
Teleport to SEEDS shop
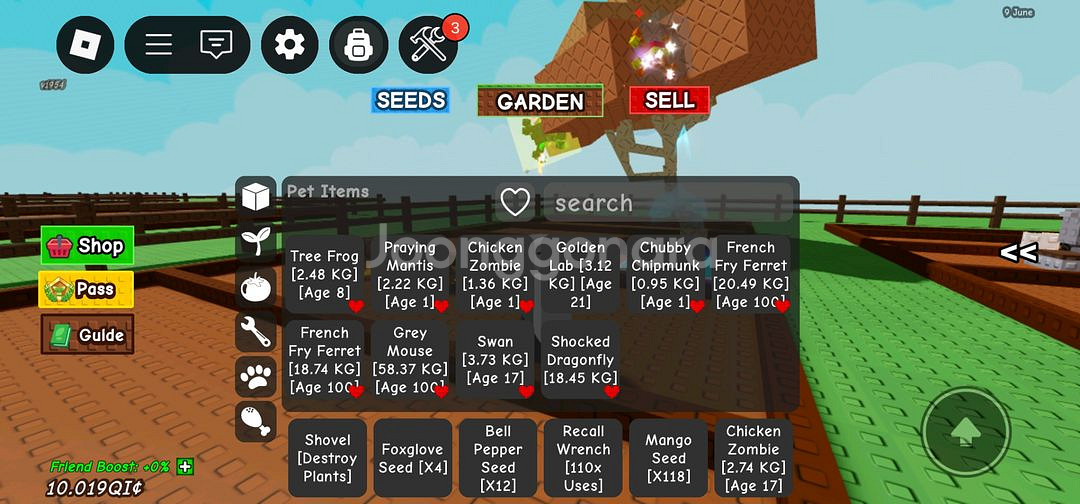click(410, 100)
